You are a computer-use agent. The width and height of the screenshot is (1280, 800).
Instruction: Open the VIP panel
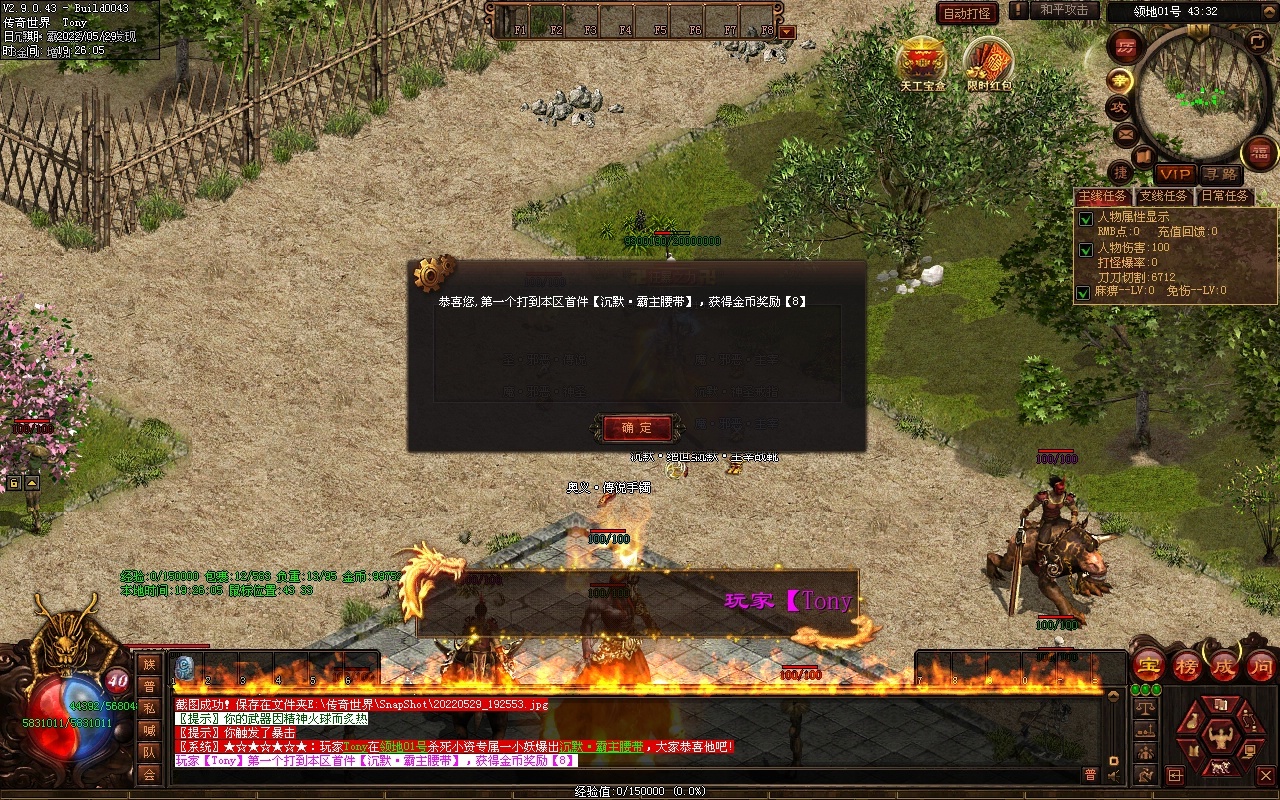1175,175
